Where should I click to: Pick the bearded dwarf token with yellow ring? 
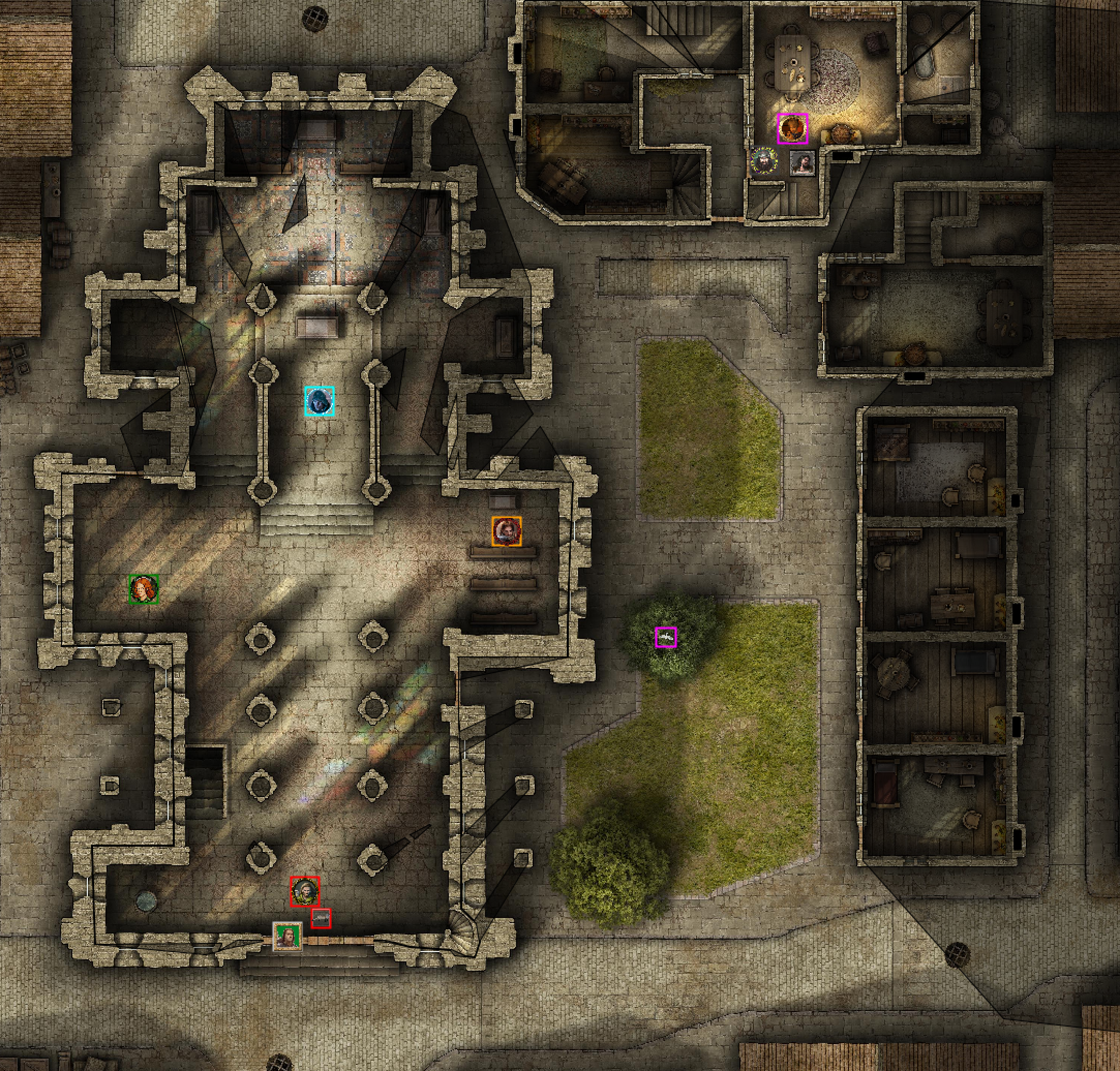click(764, 162)
